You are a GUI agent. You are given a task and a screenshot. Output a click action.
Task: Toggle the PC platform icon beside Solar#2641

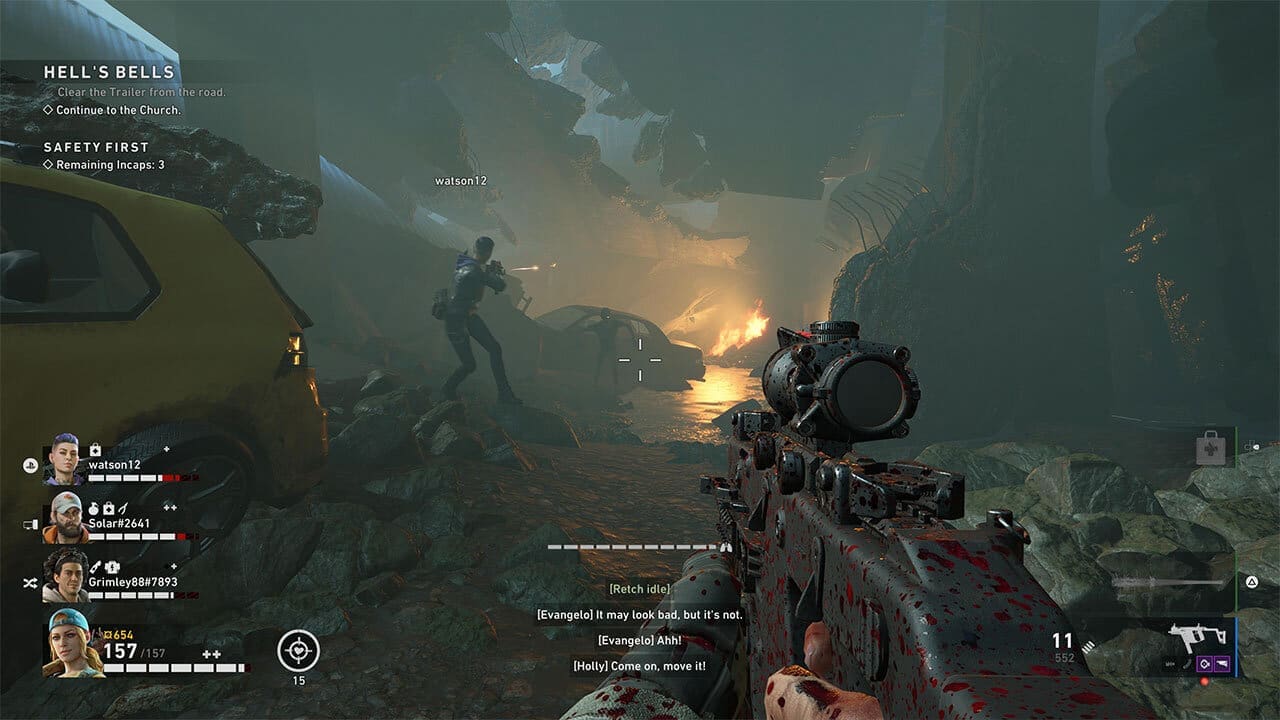click(30, 522)
